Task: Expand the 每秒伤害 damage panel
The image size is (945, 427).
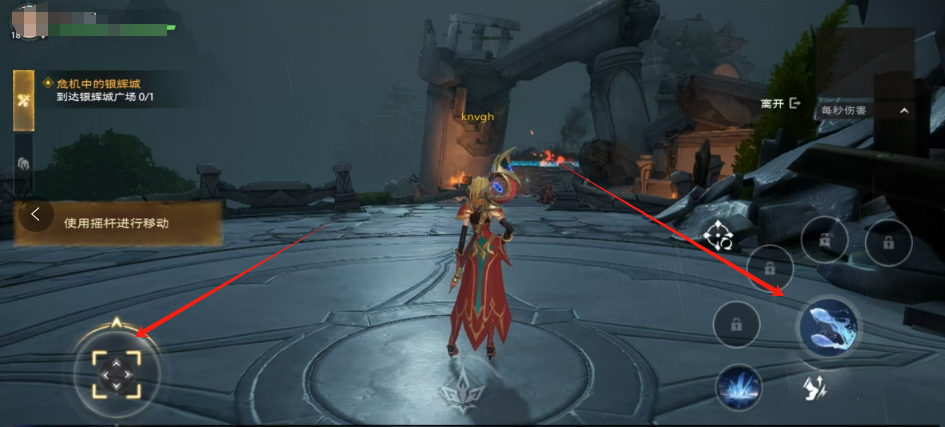Action: click(903, 111)
